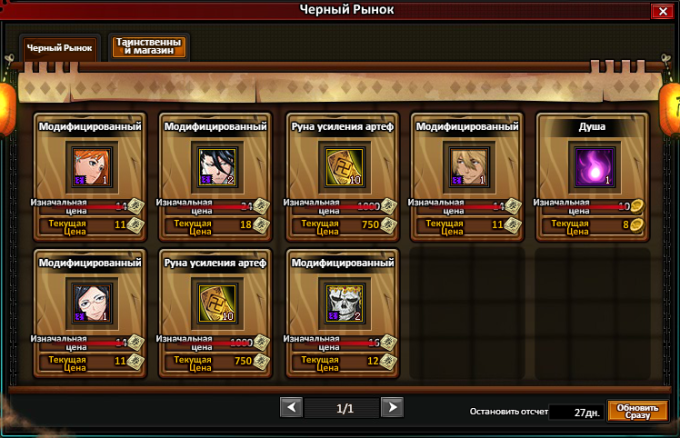Go to the next page
This screenshot has width=680, height=438.
392,407
